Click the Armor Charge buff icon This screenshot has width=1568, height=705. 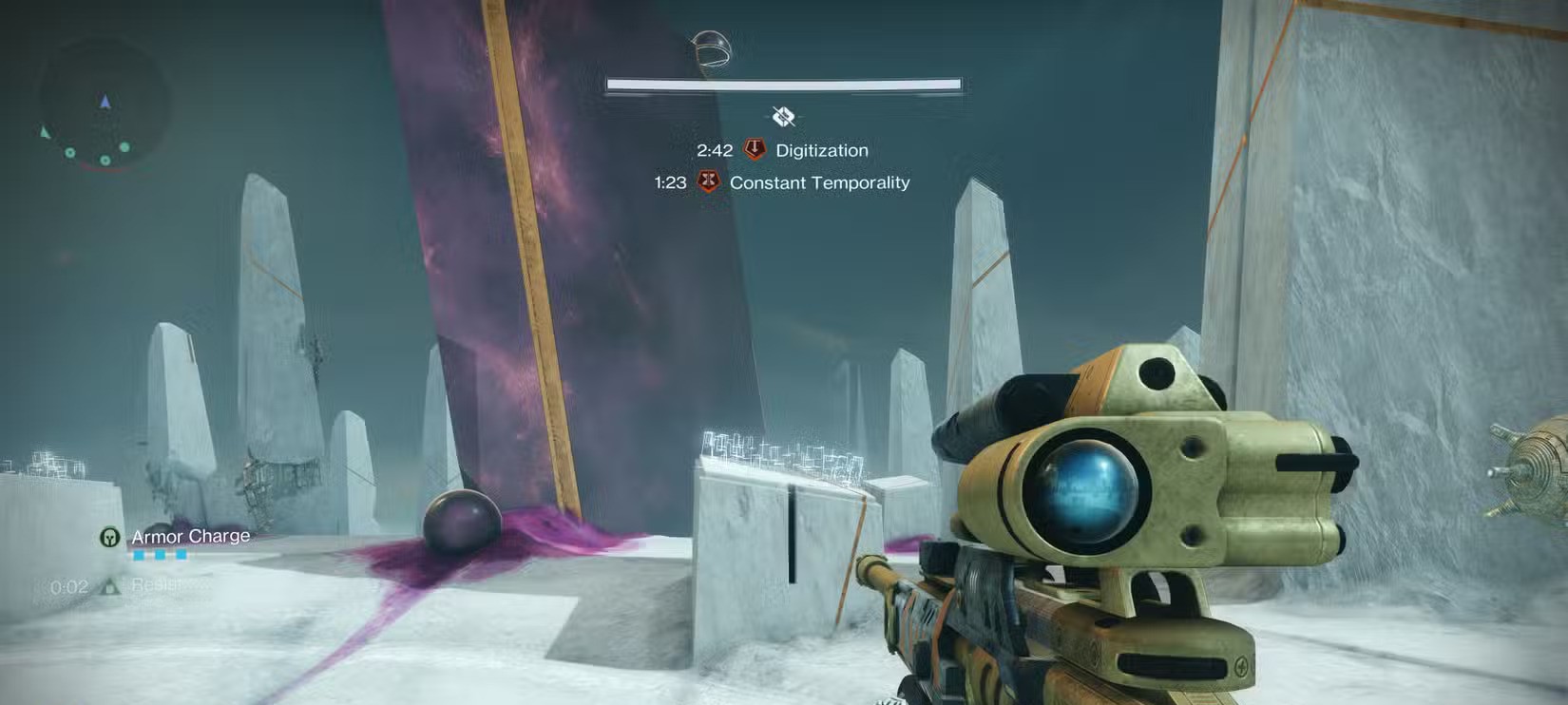tap(110, 538)
